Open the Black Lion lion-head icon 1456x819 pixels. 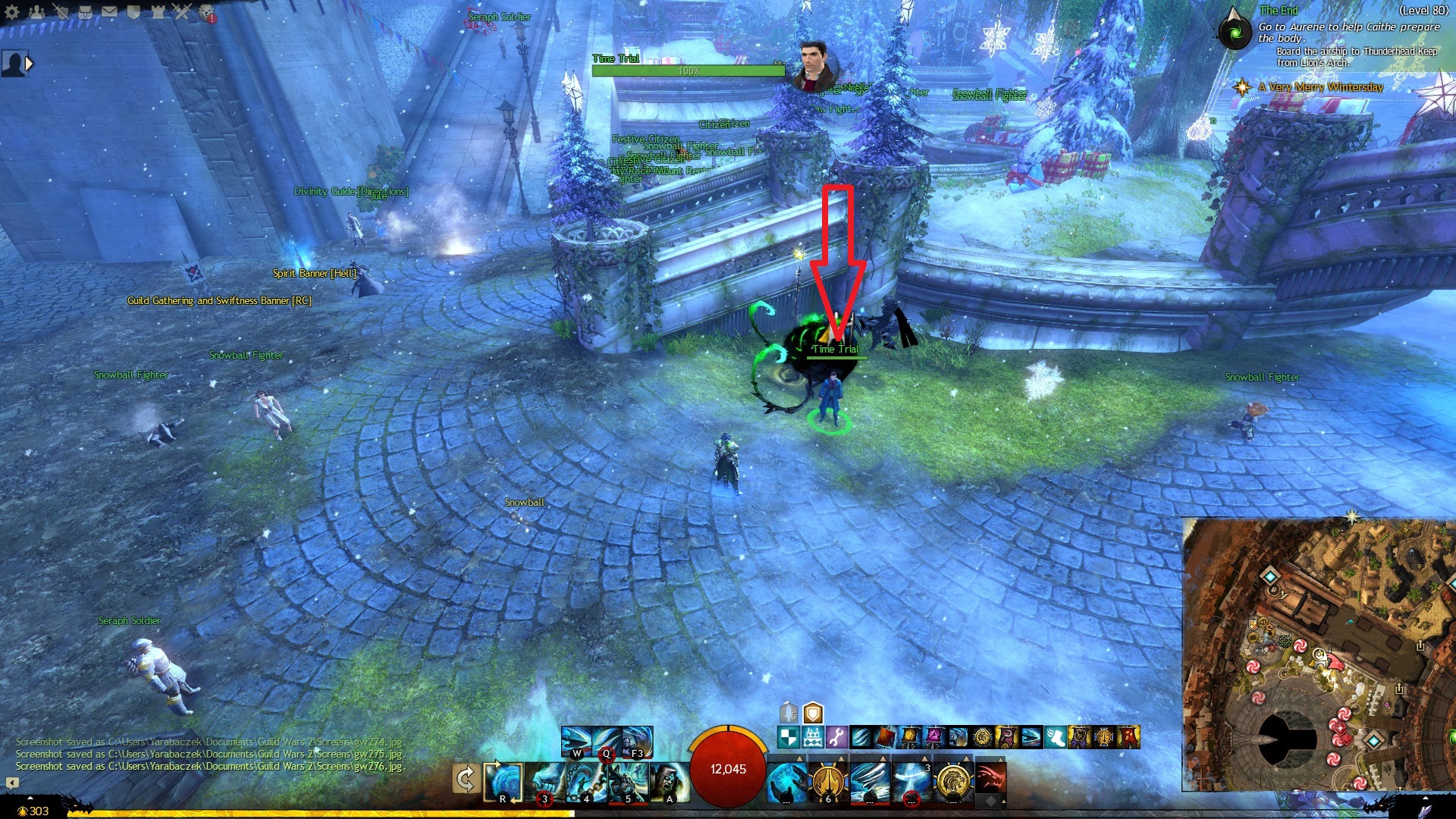[x=206, y=12]
